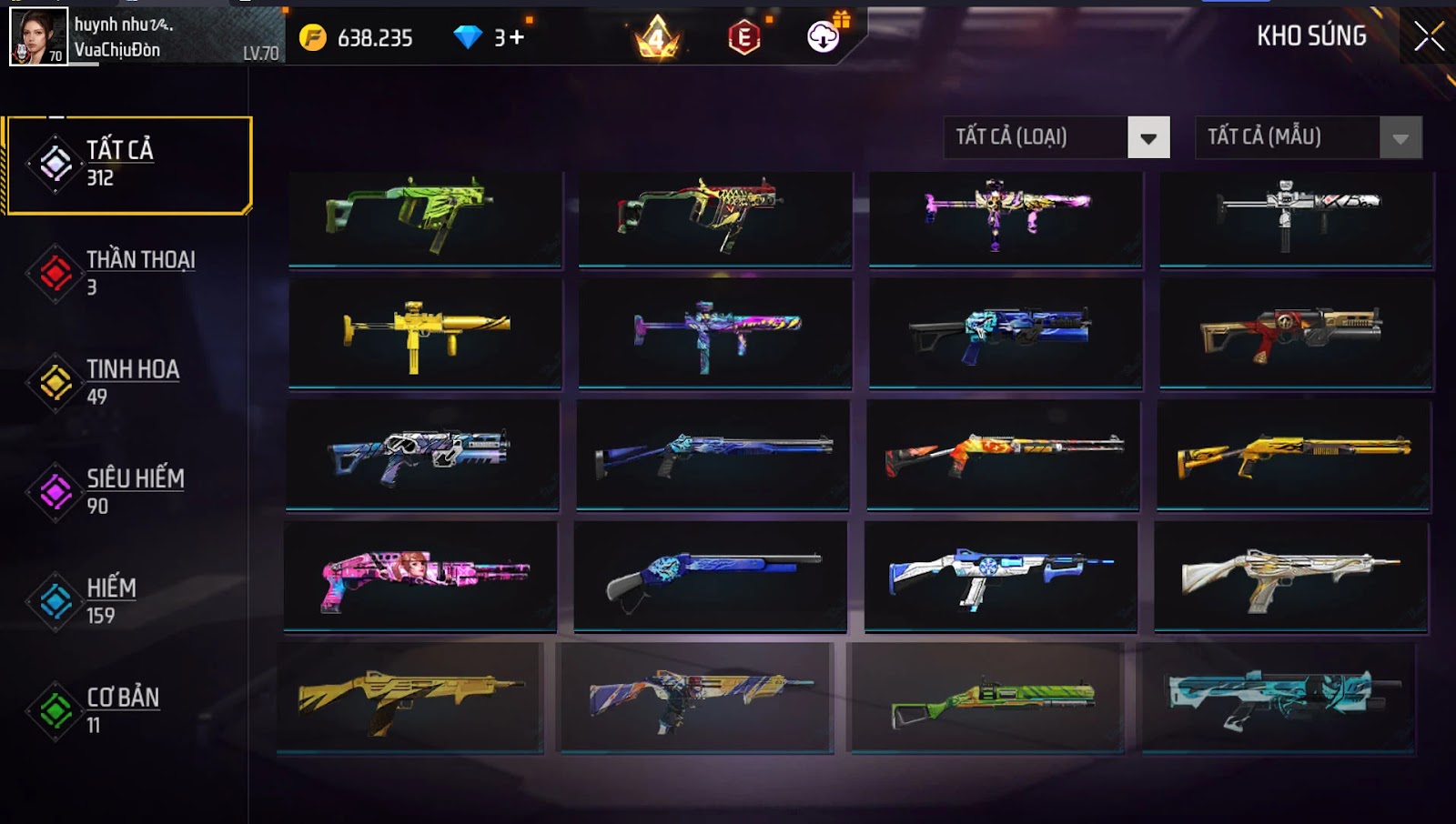Add more diamonds with the plus button
The image size is (1456, 824).
(516, 37)
